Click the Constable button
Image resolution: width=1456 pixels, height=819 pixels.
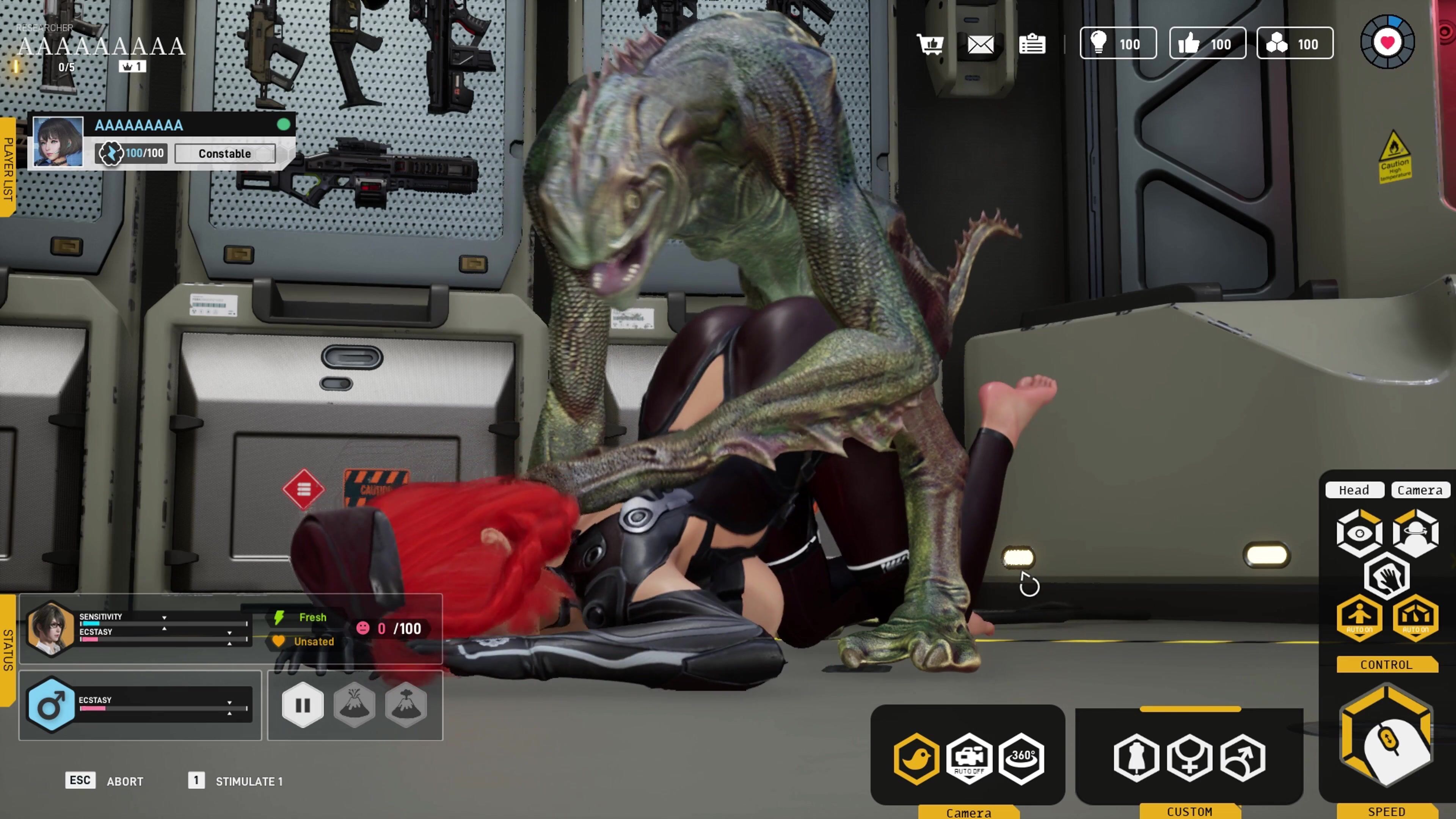tap(225, 154)
